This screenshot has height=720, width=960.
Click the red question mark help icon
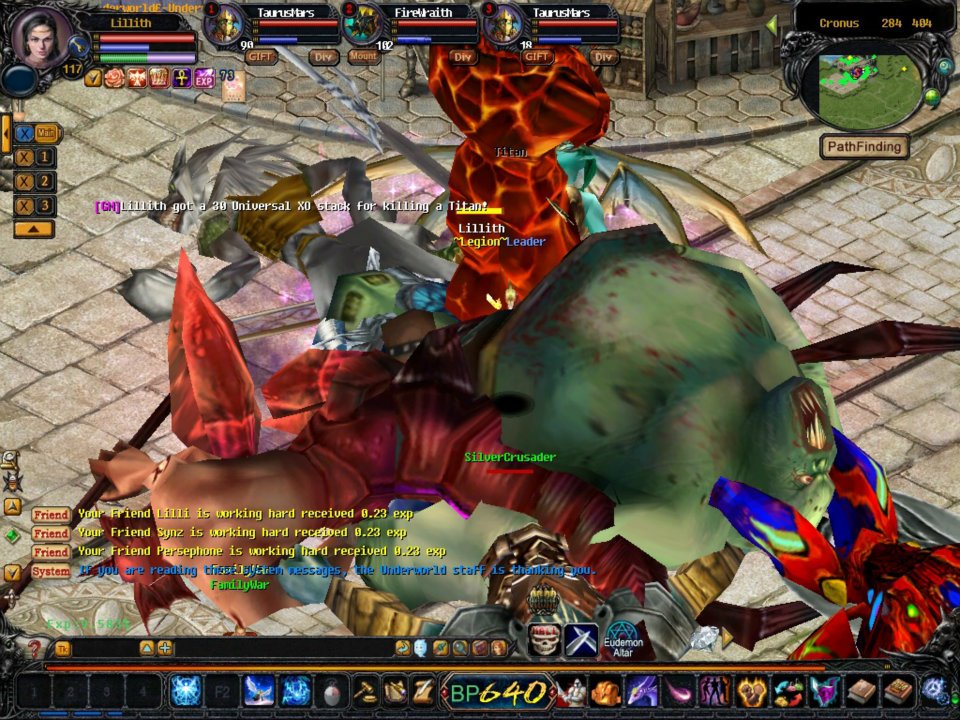coord(34,648)
